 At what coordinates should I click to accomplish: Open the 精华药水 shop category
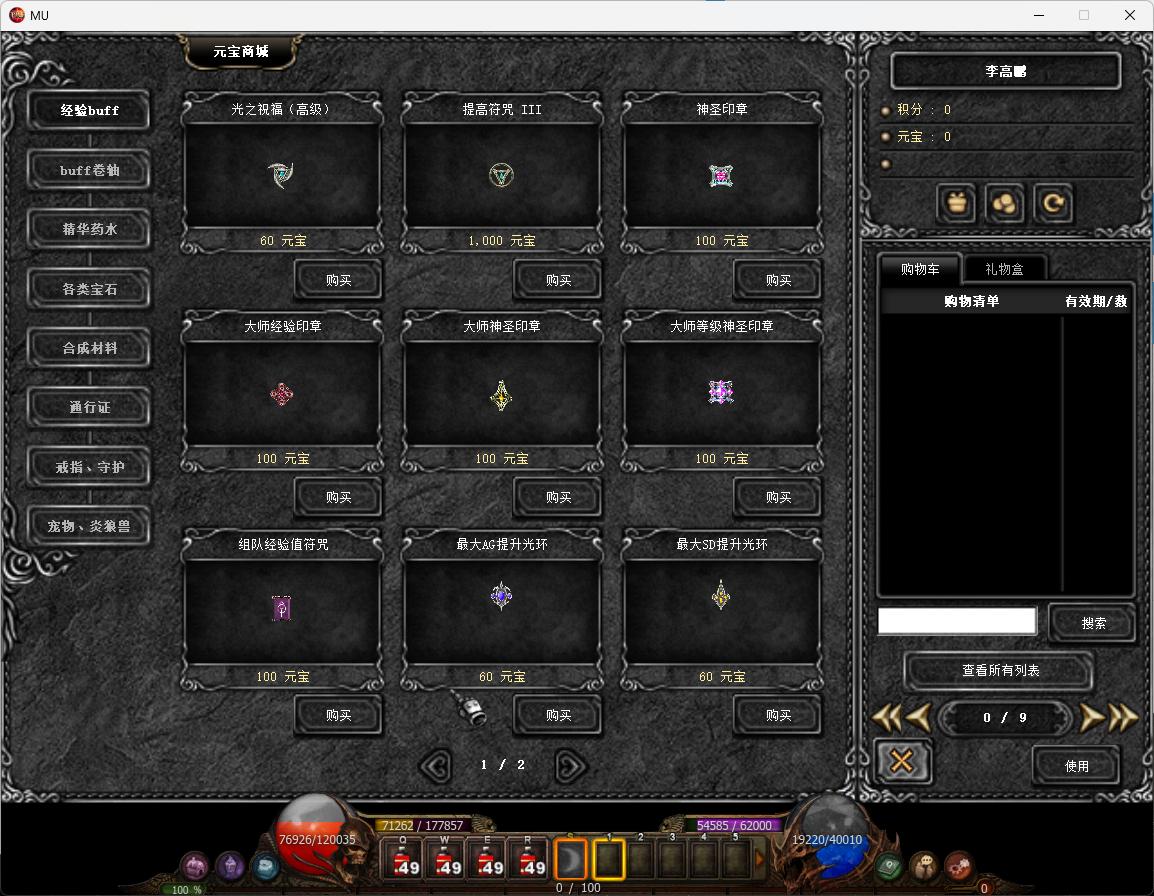[x=90, y=230]
